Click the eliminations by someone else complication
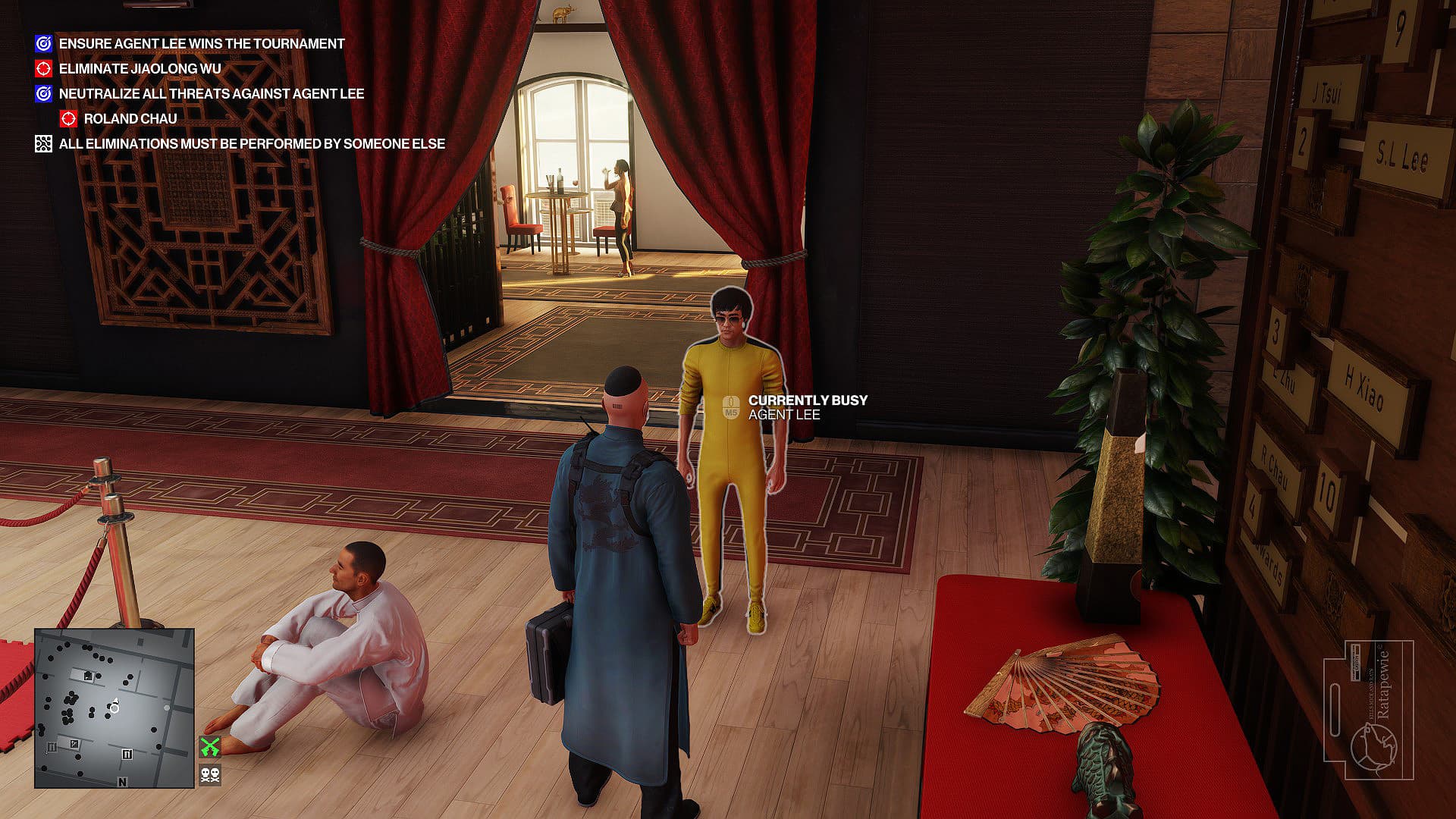The image size is (1456, 819). pos(251,144)
